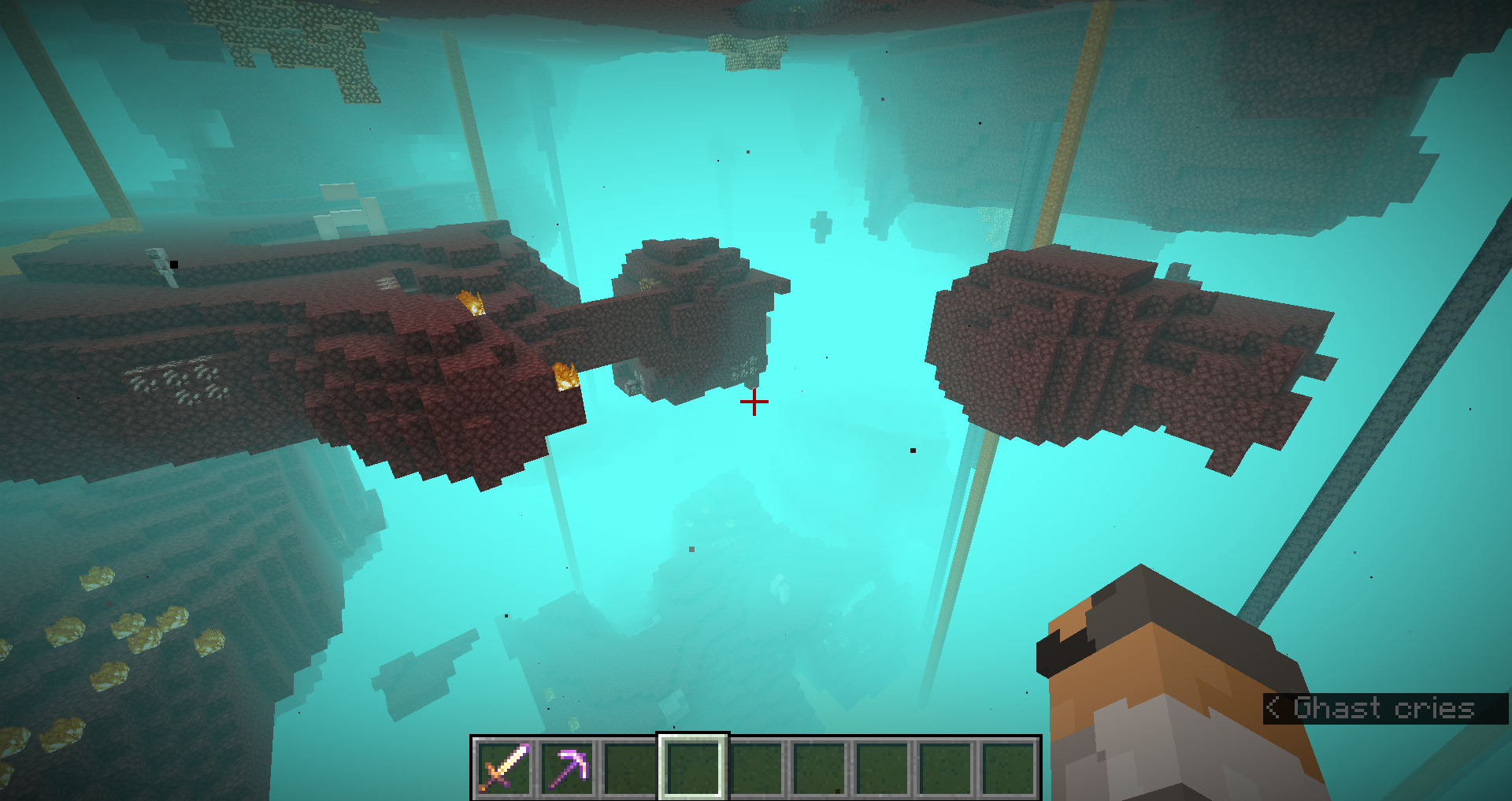This screenshot has height=801, width=1512.
Task: Select the pickaxe hotbar slot
Action: click(x=567, y=768)
